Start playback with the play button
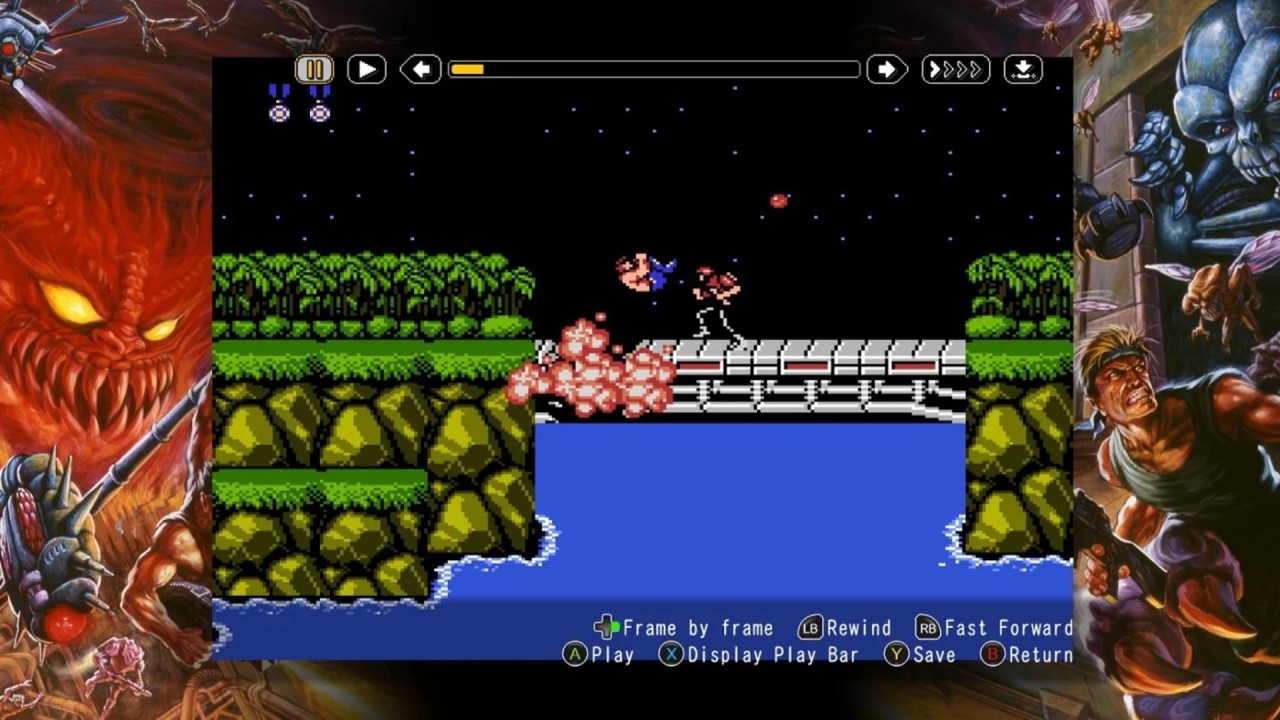Viewport: 1280px width, 720px height. (x=367, y=69)
